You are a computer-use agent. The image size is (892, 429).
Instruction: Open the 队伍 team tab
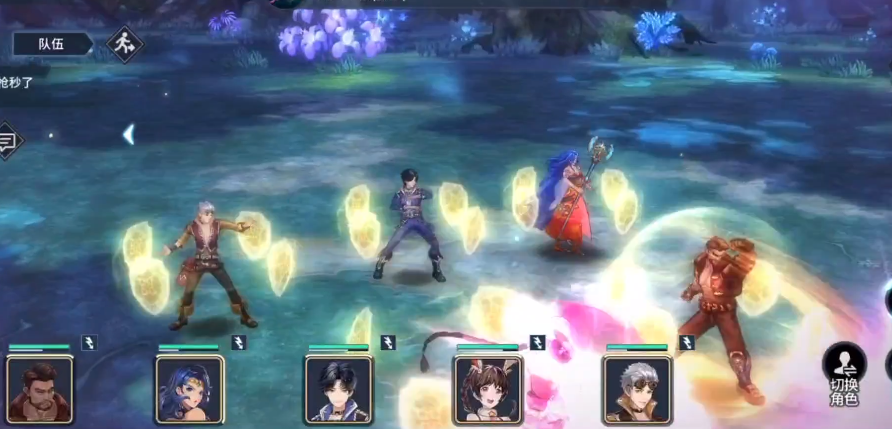tap(52, 43)
